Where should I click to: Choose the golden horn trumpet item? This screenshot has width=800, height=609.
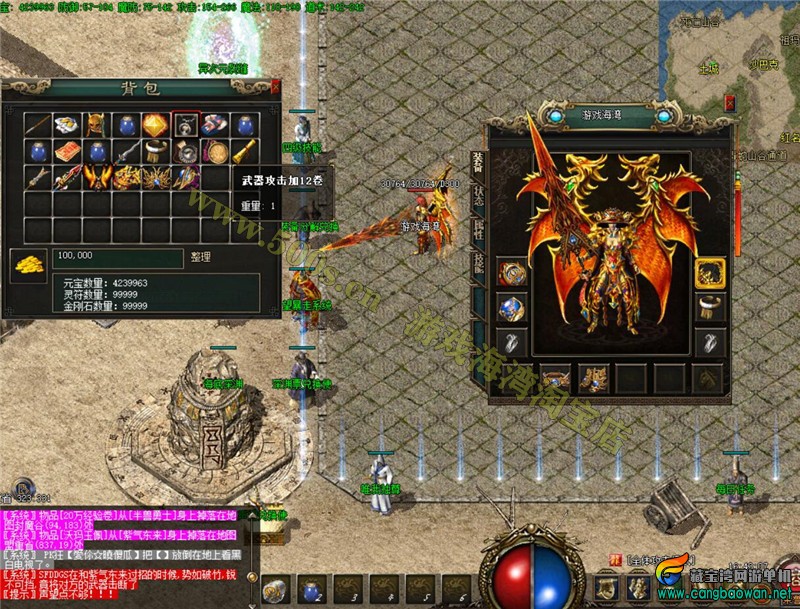tap(244, 151)
